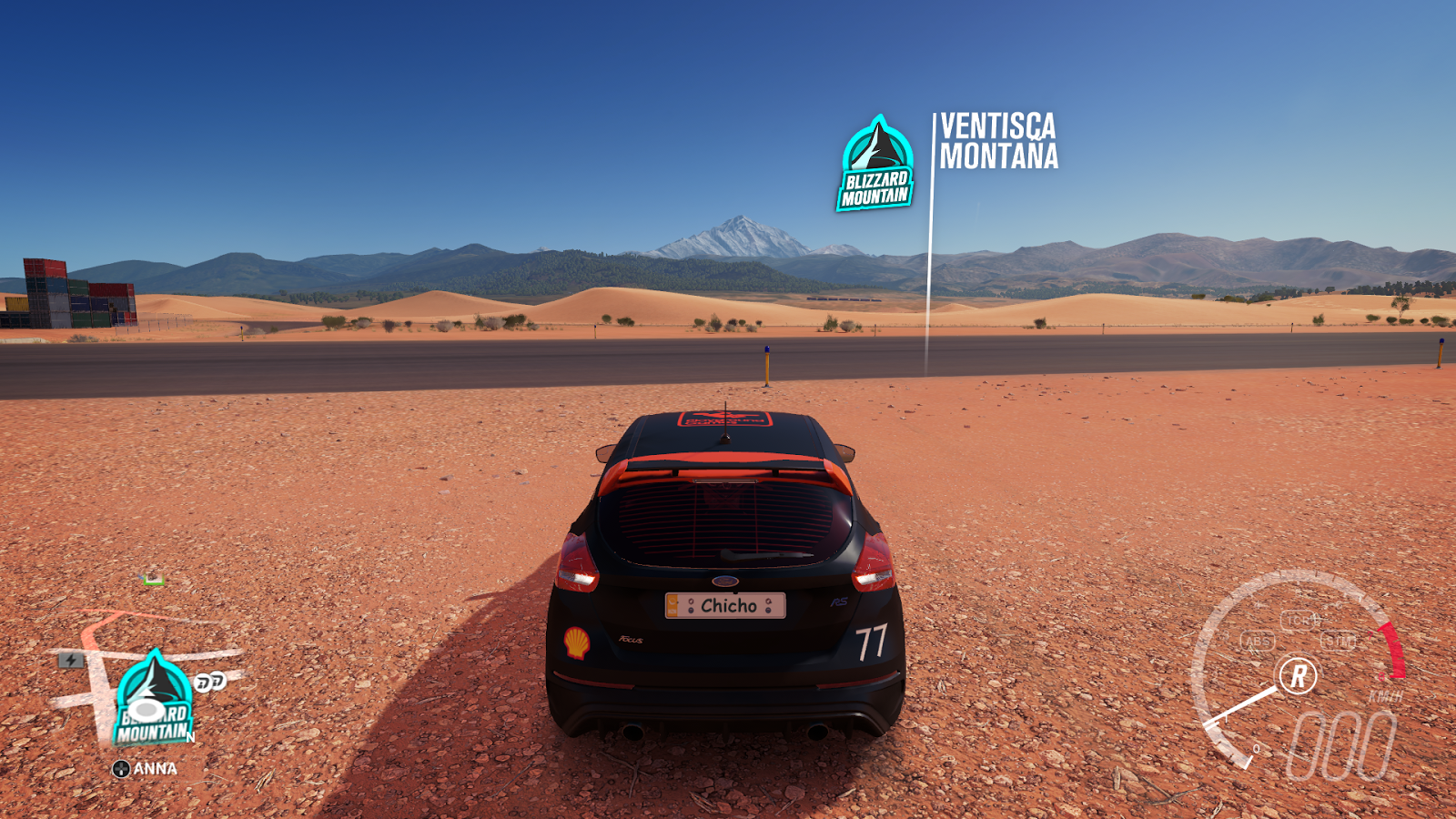Click the red redline arc on the tachometer

pyautogui.click(x=1393, y=651)
